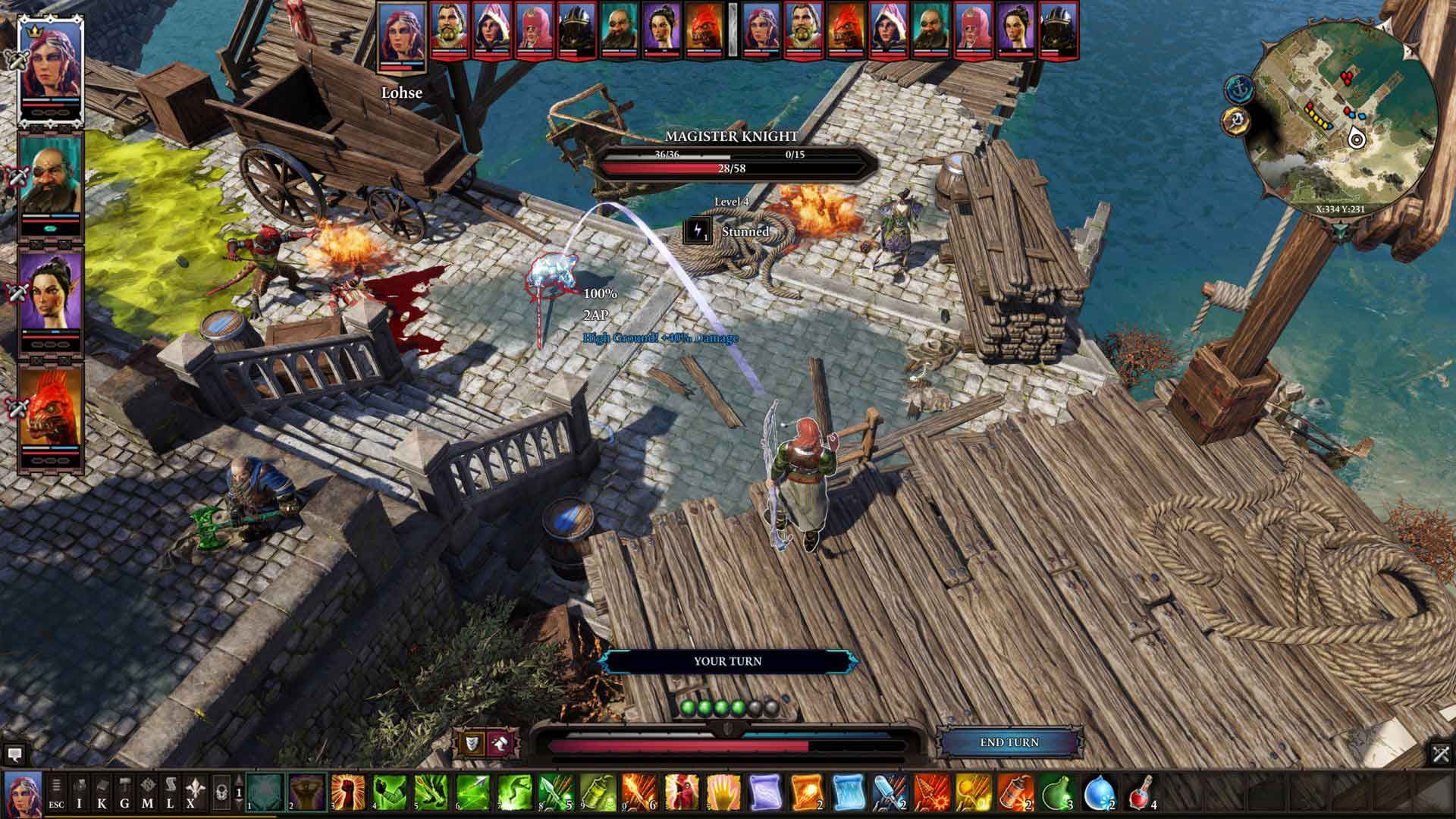
Task: Click the anchor icon on the minimap
Action: click(1238, 87)
